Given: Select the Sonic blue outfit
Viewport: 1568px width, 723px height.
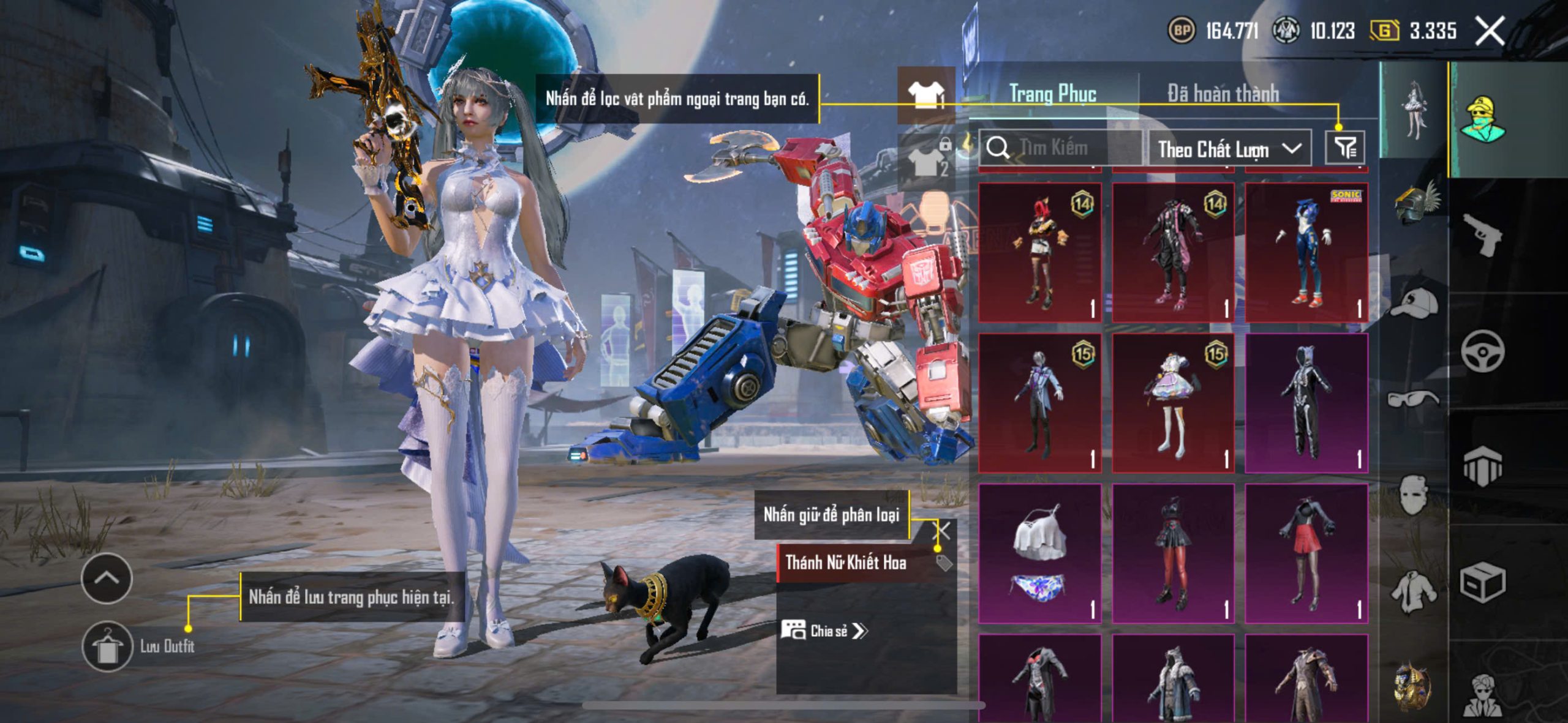Looking at the screenshot, I should (x=1306, y=252).
